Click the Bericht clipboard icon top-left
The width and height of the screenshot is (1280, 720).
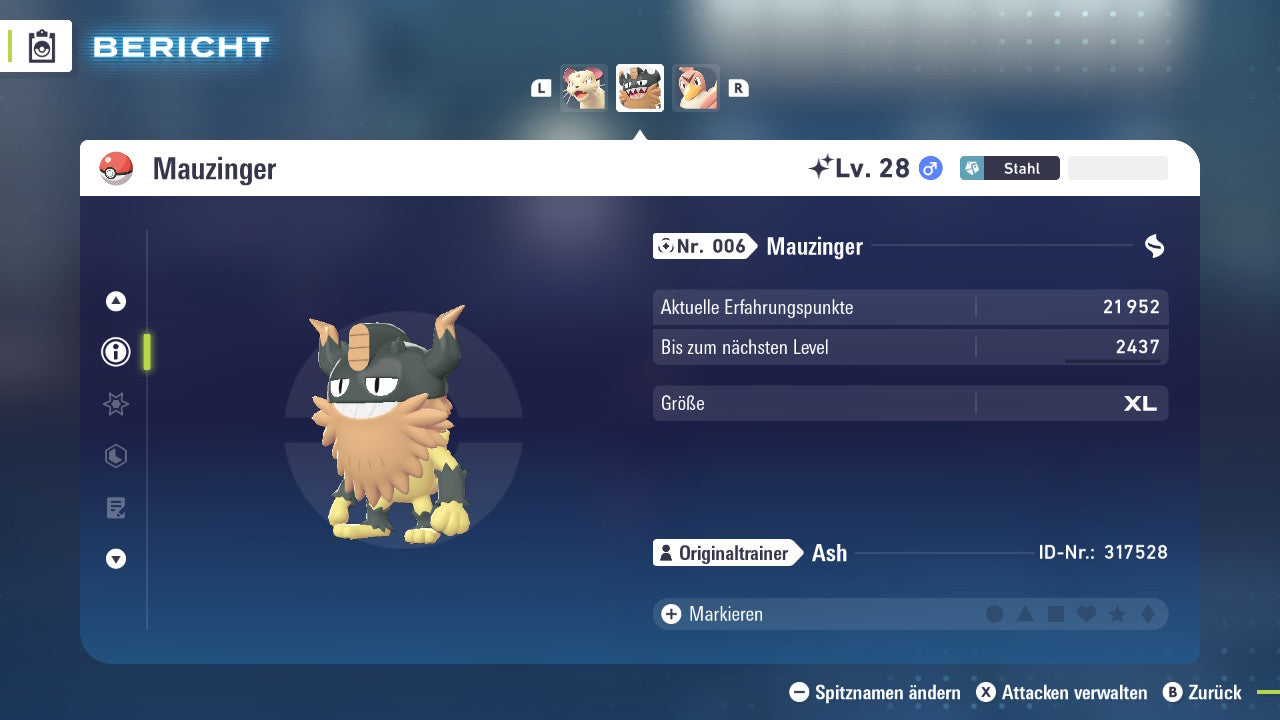40,46
